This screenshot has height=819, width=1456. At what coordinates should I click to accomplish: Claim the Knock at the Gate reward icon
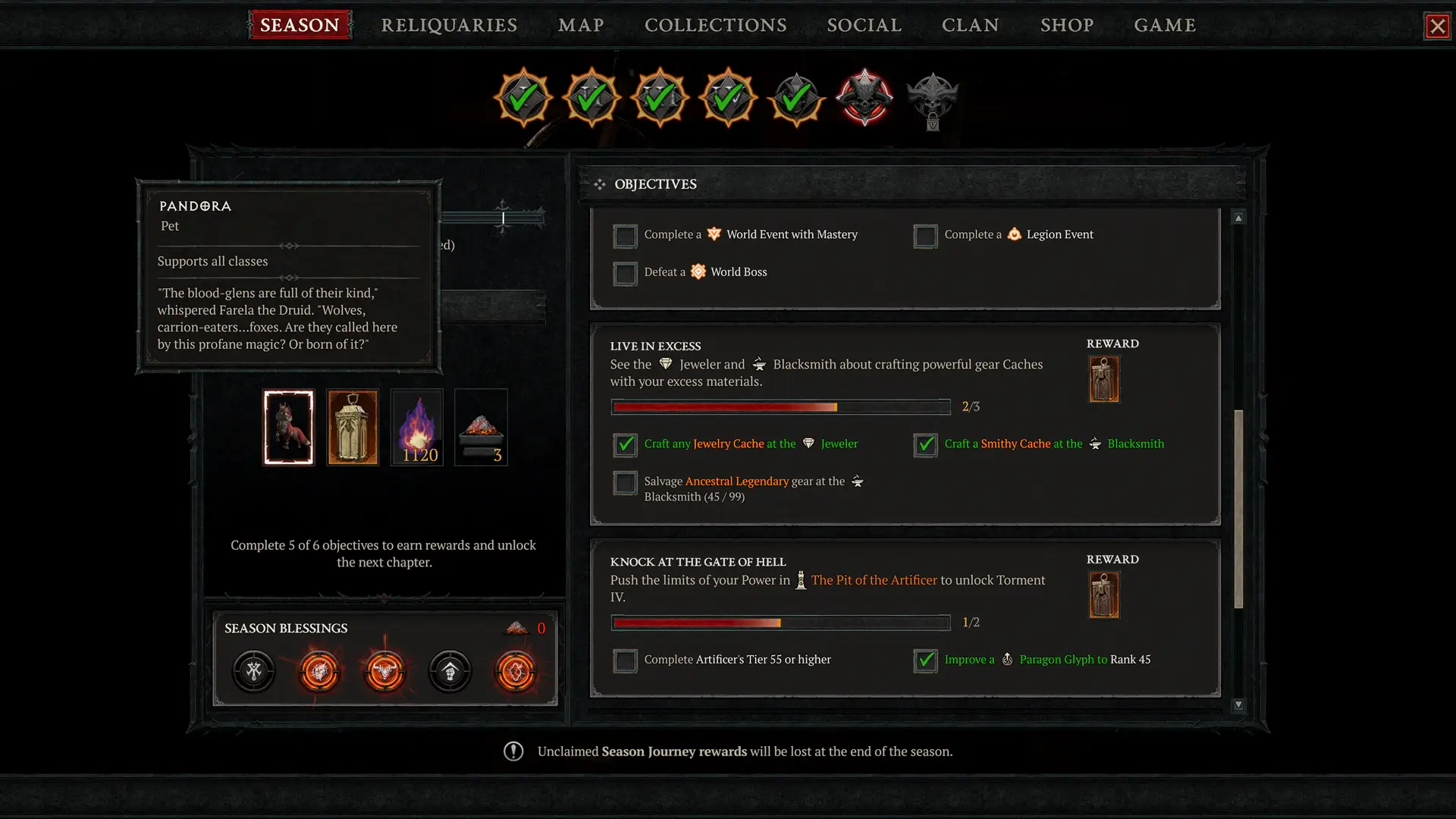click(1104, 595)
